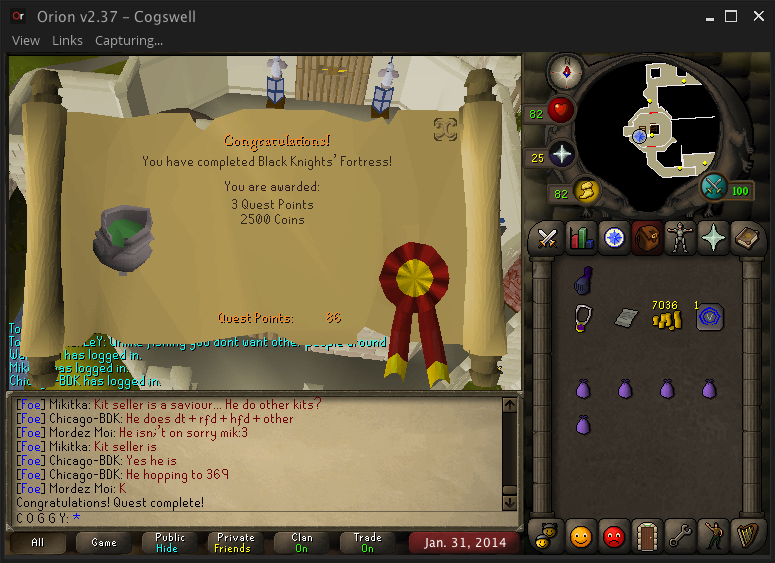Open the Magic spellbook tab
775x563 pixels.
tap(746, 238)
